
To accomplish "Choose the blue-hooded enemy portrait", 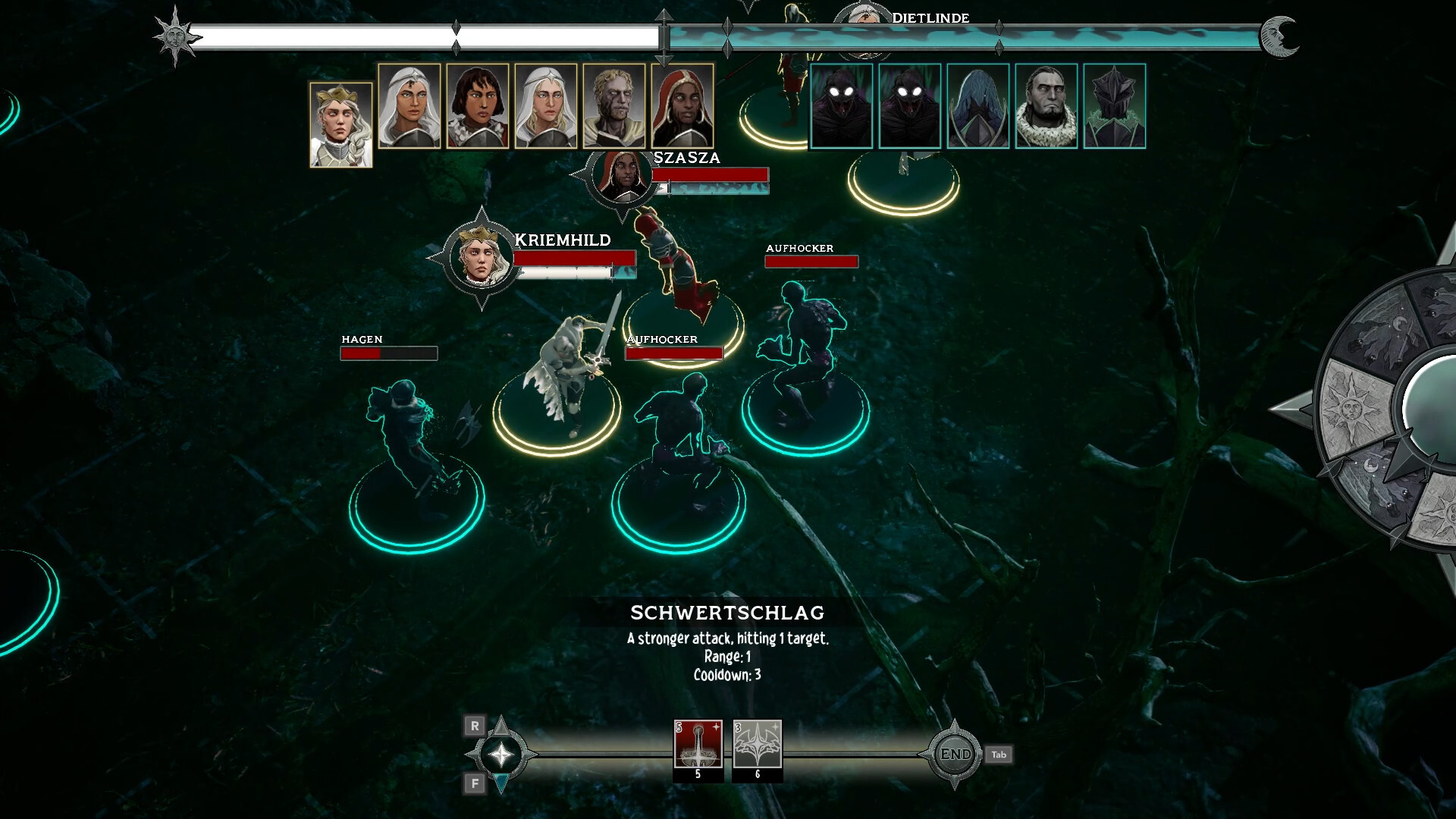I will pos(977,106).
